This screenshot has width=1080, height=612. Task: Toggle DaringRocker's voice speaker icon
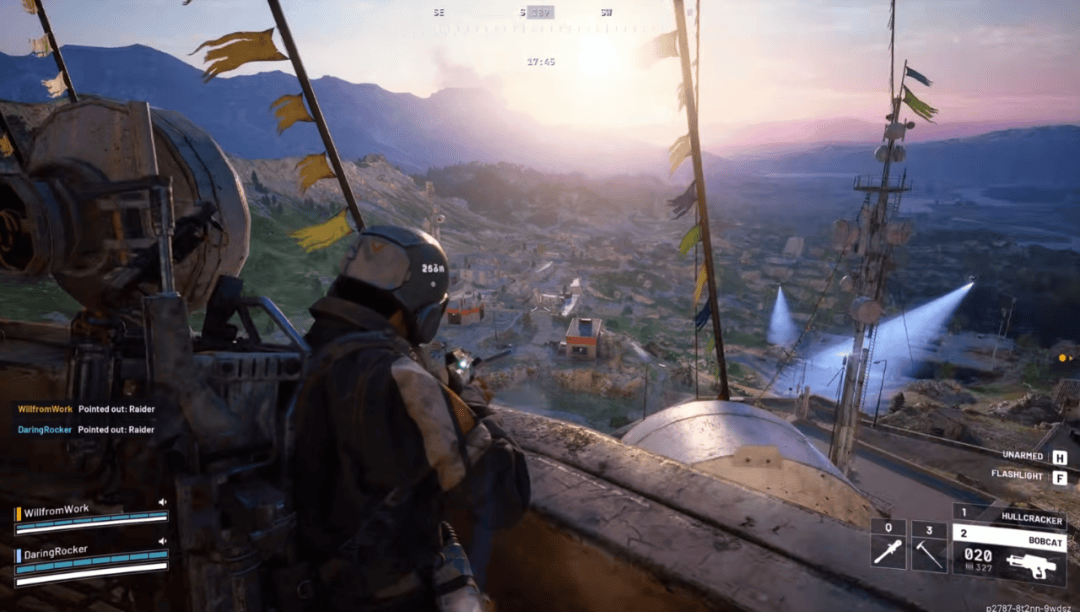tap(162, 542)
